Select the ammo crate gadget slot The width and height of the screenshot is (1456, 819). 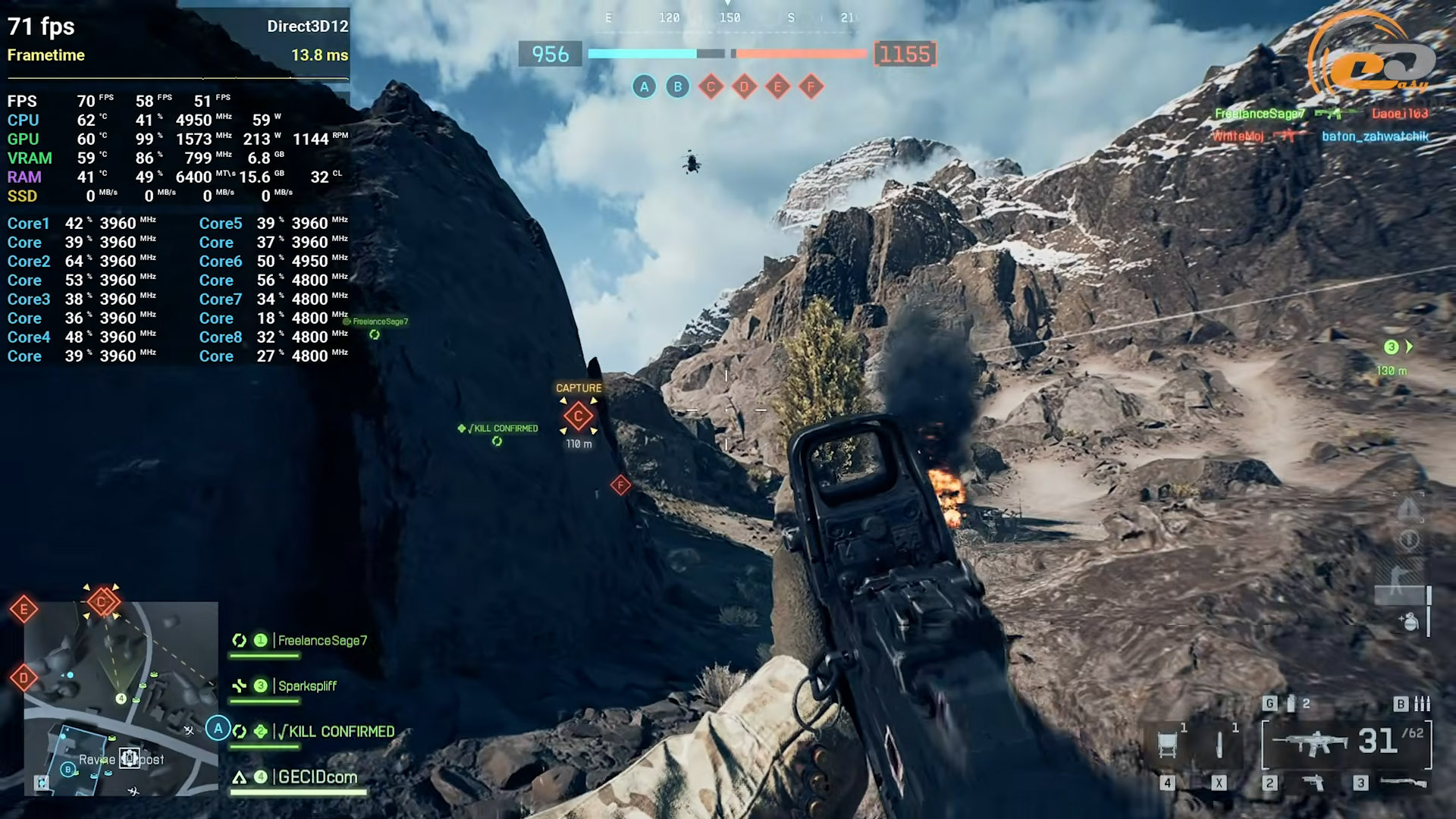1169,743
